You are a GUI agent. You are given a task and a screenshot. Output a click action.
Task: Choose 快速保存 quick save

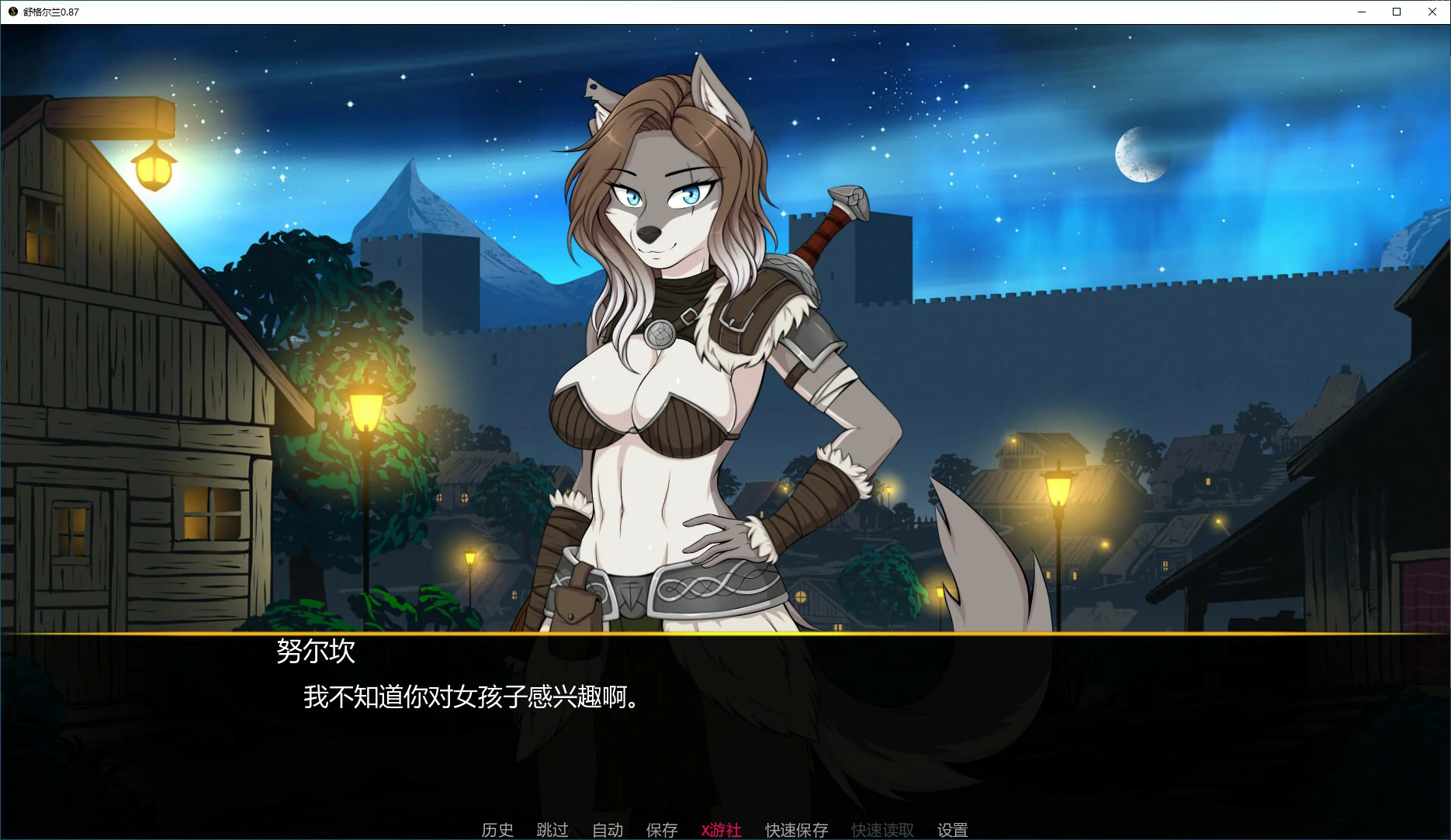796,830
